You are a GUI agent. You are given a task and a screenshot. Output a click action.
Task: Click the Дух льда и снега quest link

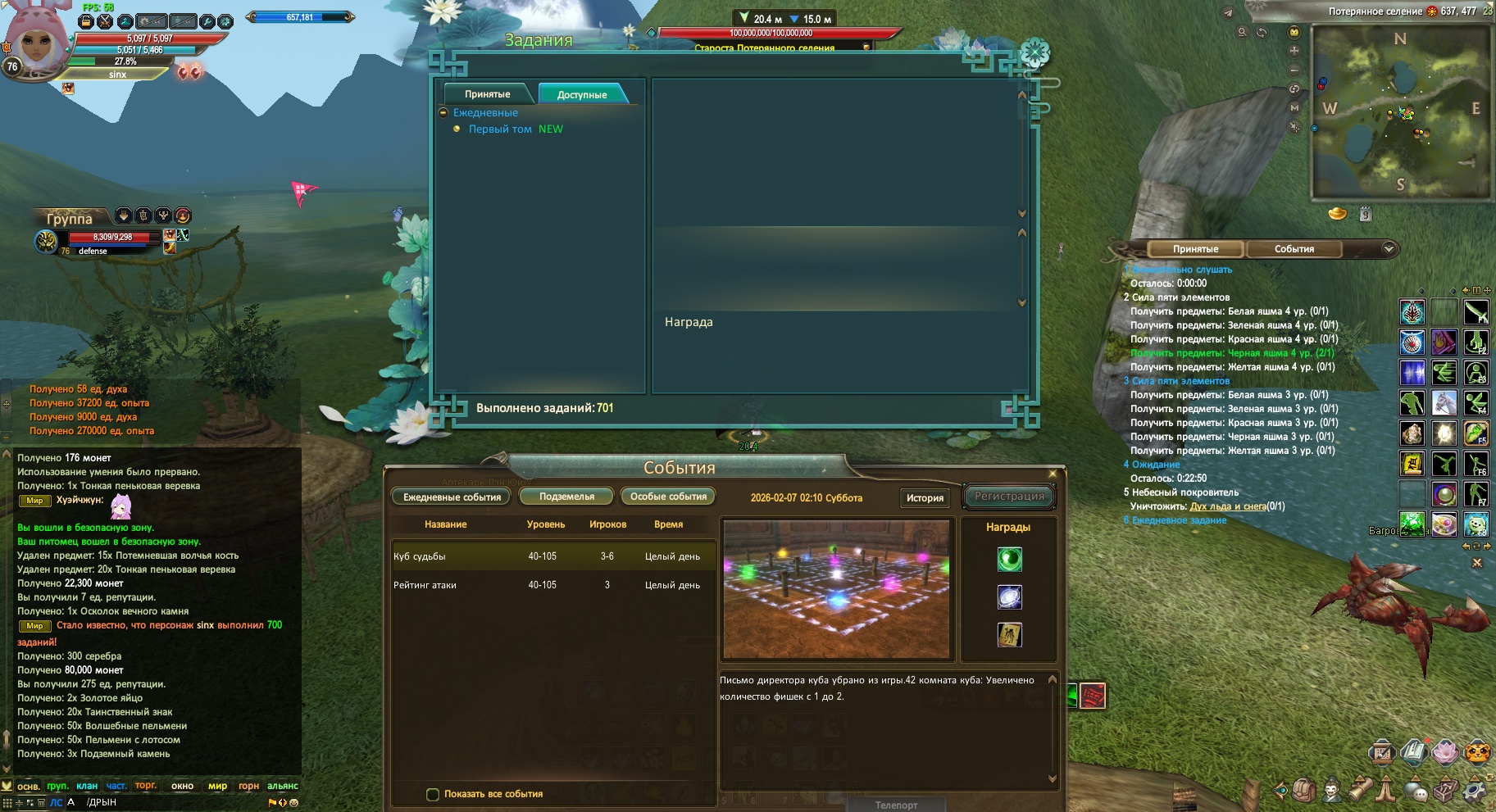(1227, 506)
